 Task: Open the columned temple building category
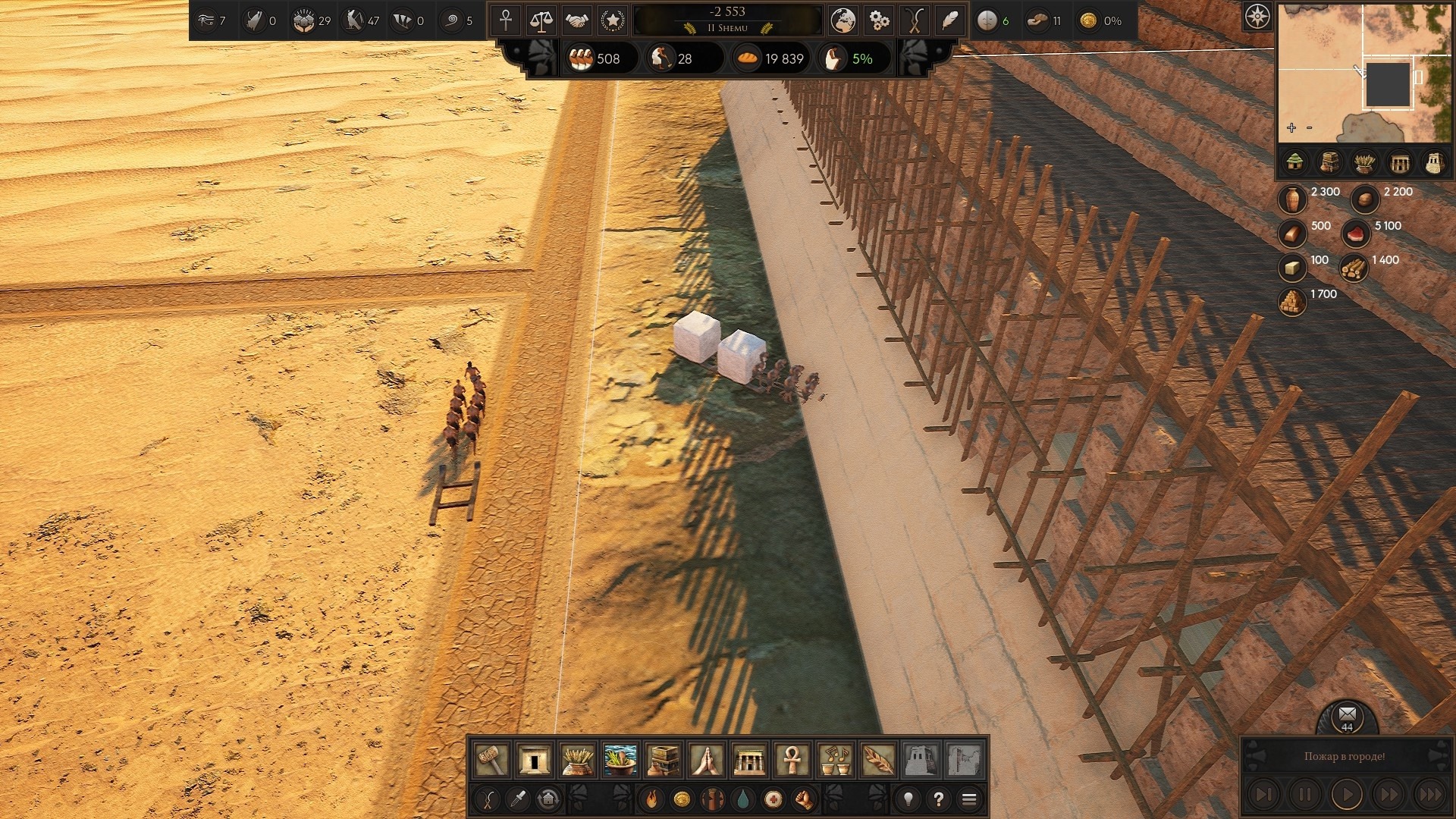(x=749, y=759)
